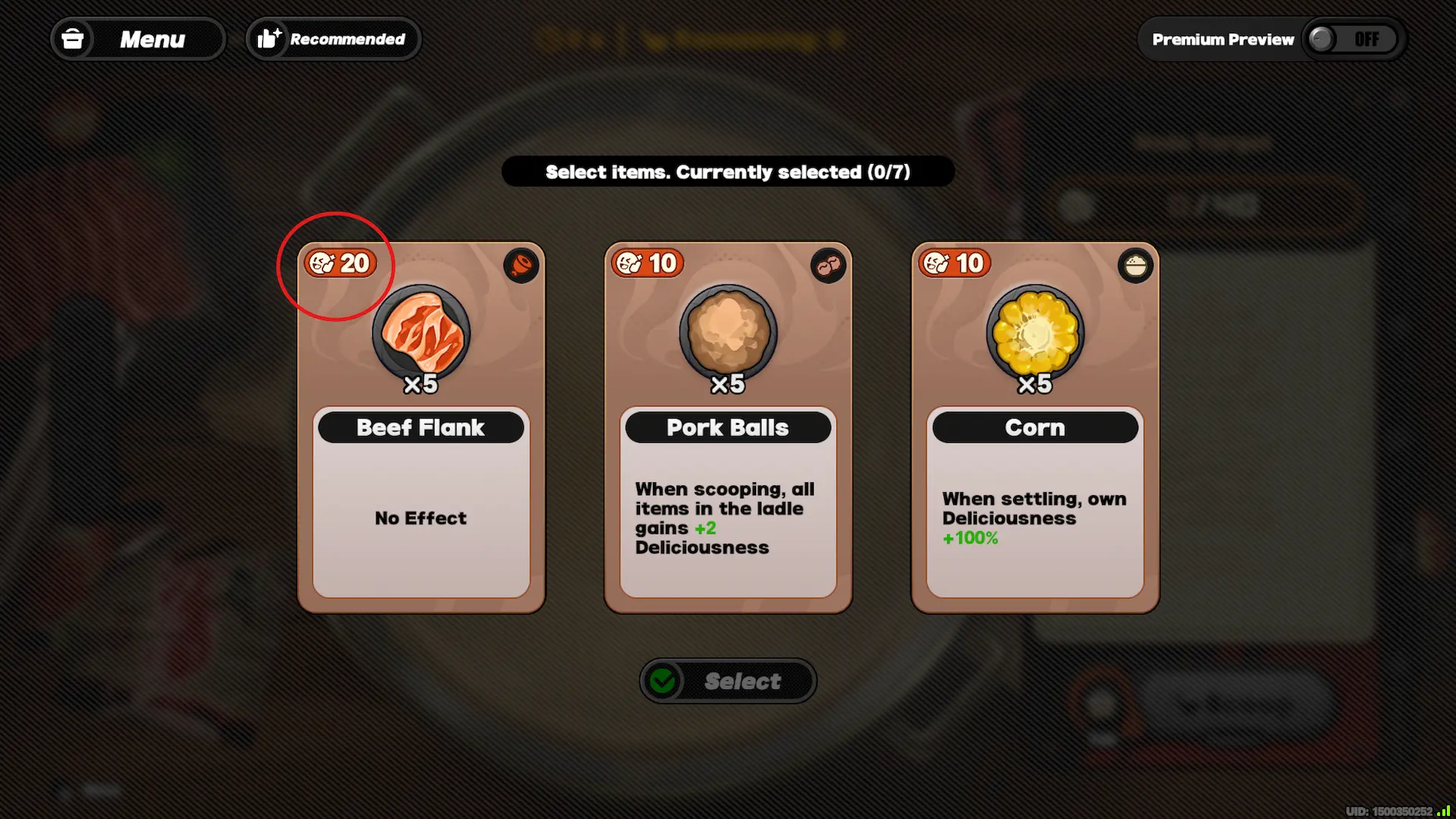Show Recommended item picks
This screenshot has height=819, width=1456.
(334, 39)
